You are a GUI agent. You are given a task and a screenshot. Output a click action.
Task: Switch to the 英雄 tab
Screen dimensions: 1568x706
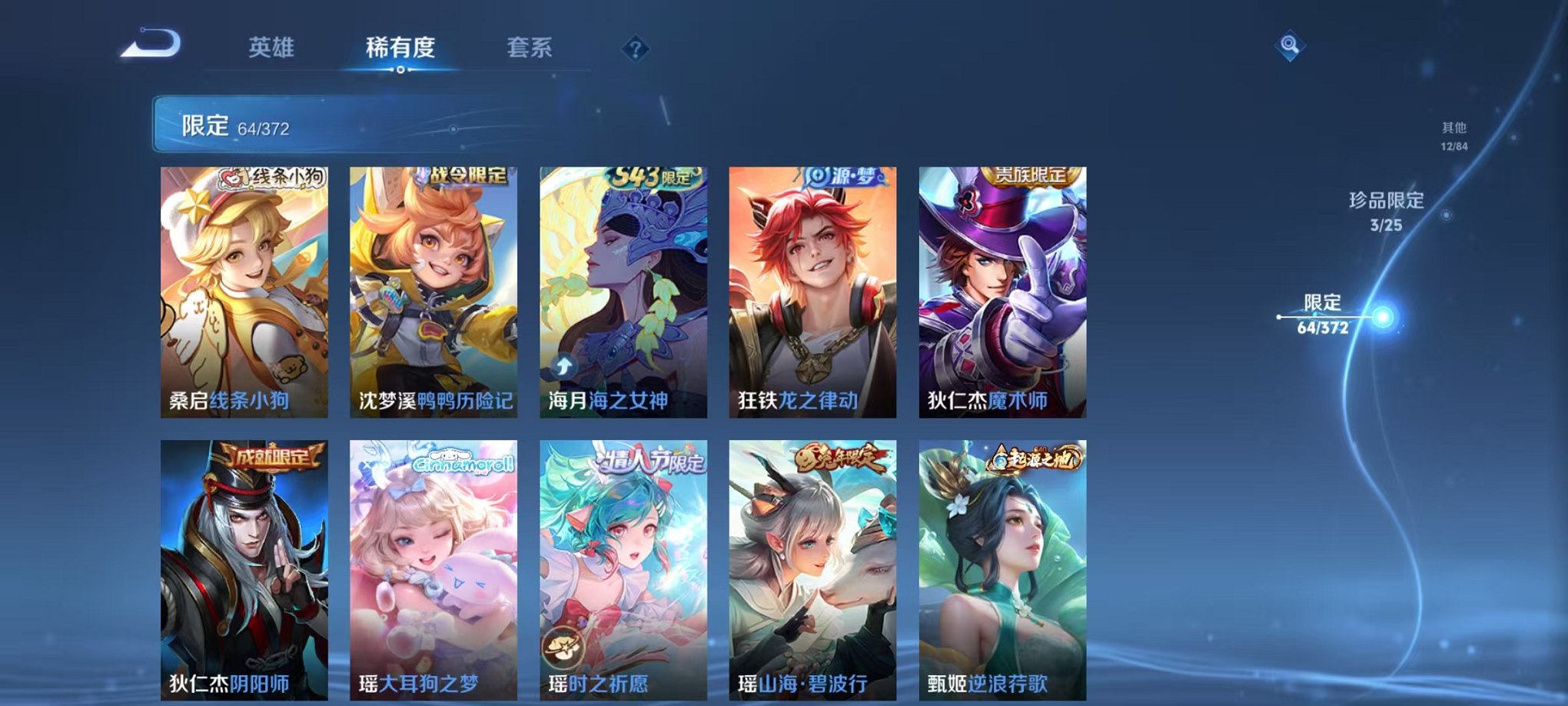(x=274, y=46)
